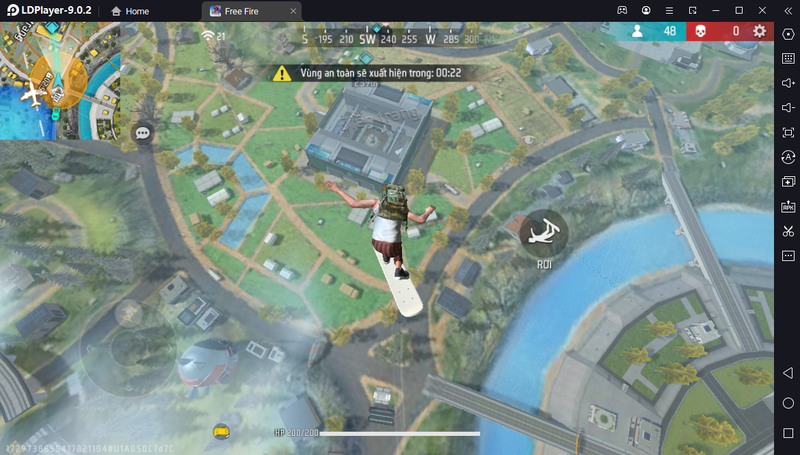Expand the minimap
800x455 pixels.
click(60, 81)
